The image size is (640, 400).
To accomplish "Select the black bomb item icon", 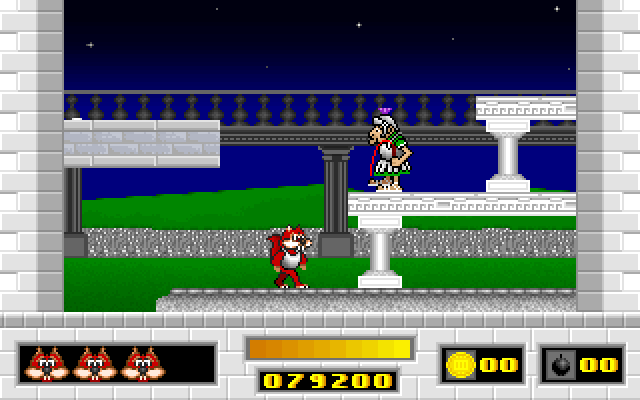I will tap(561, 365).
